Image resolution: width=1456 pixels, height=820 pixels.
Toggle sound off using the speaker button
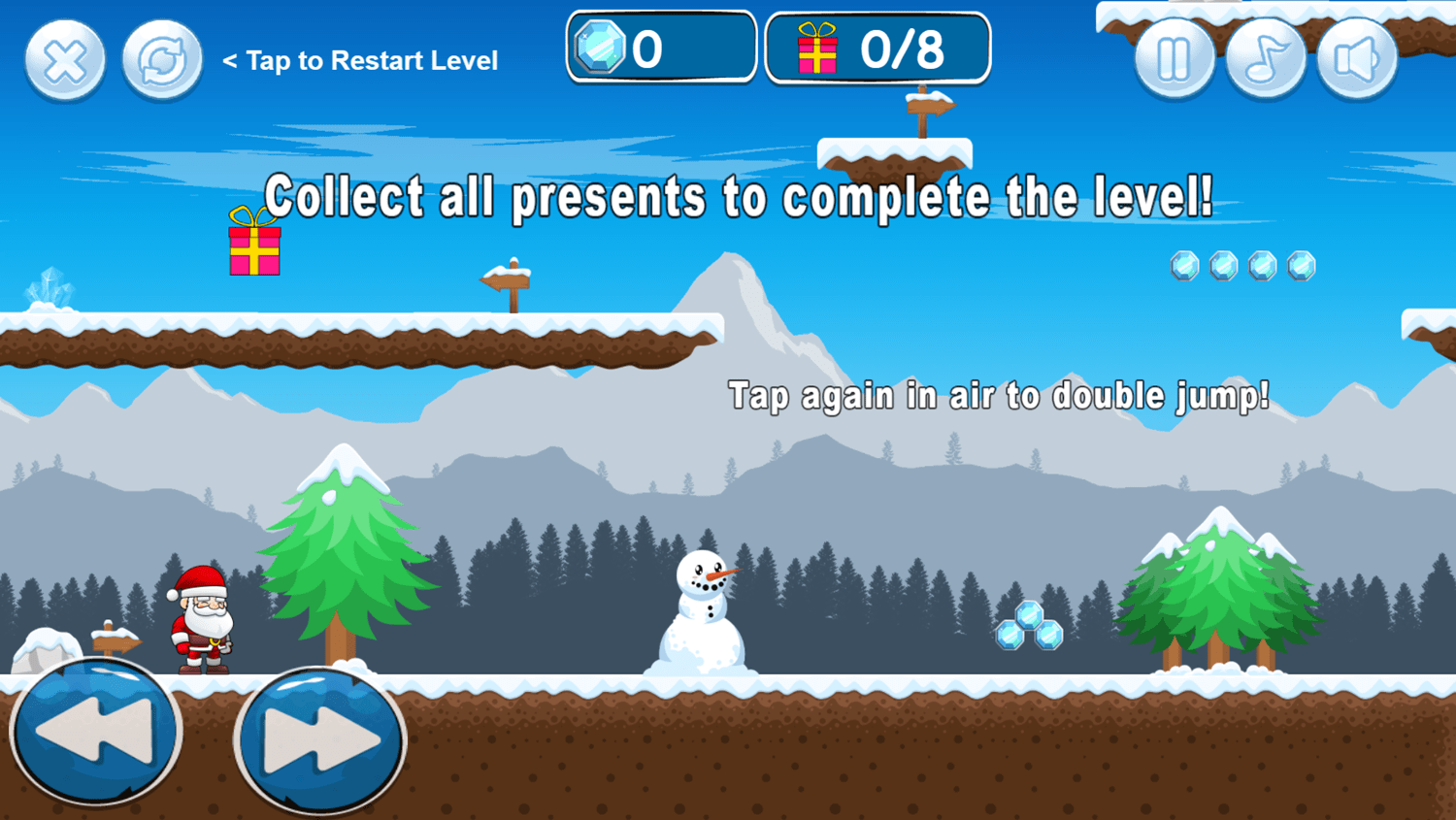(x=1357, y=57)
